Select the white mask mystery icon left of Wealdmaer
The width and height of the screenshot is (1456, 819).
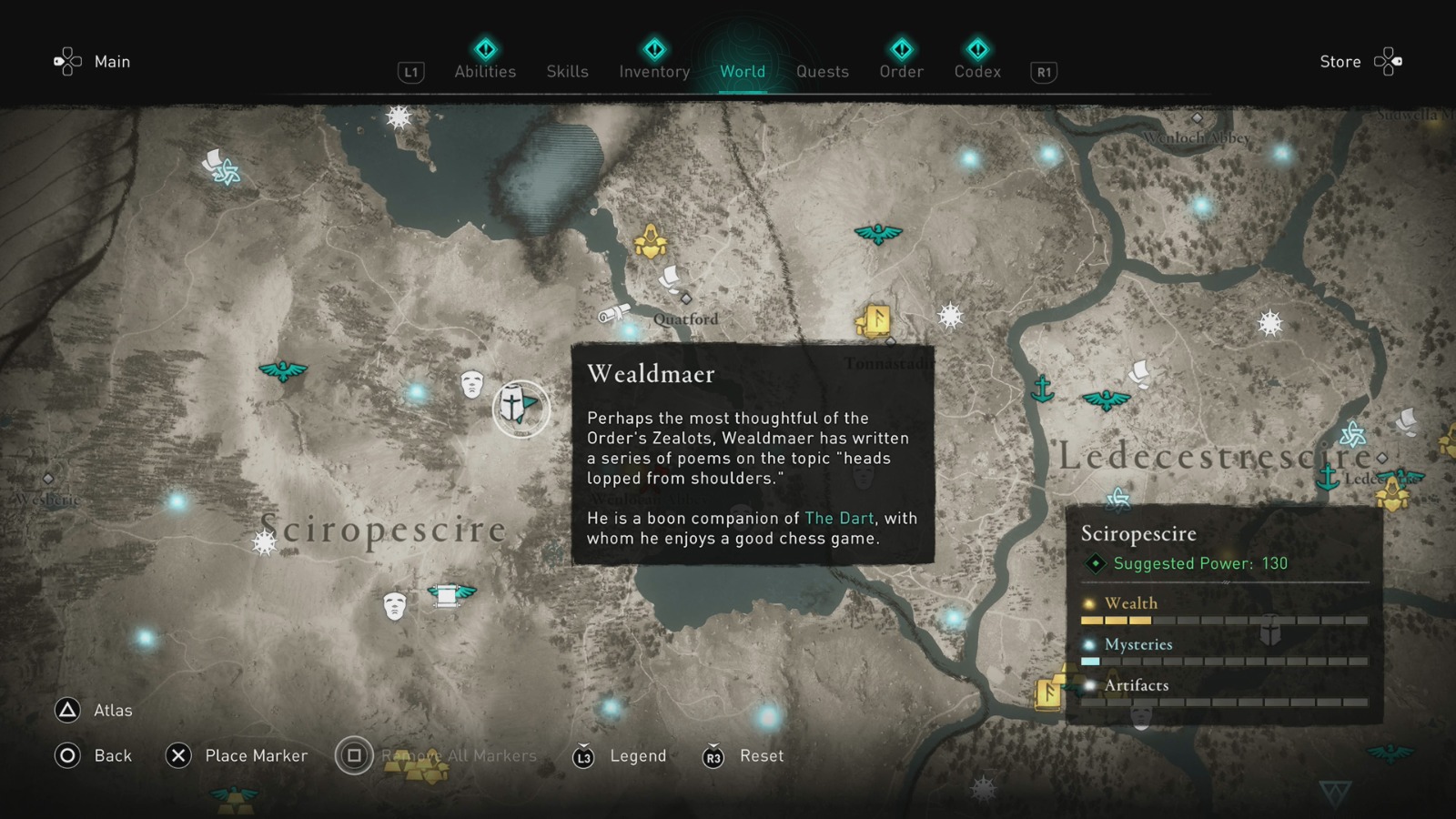[472, 386]
